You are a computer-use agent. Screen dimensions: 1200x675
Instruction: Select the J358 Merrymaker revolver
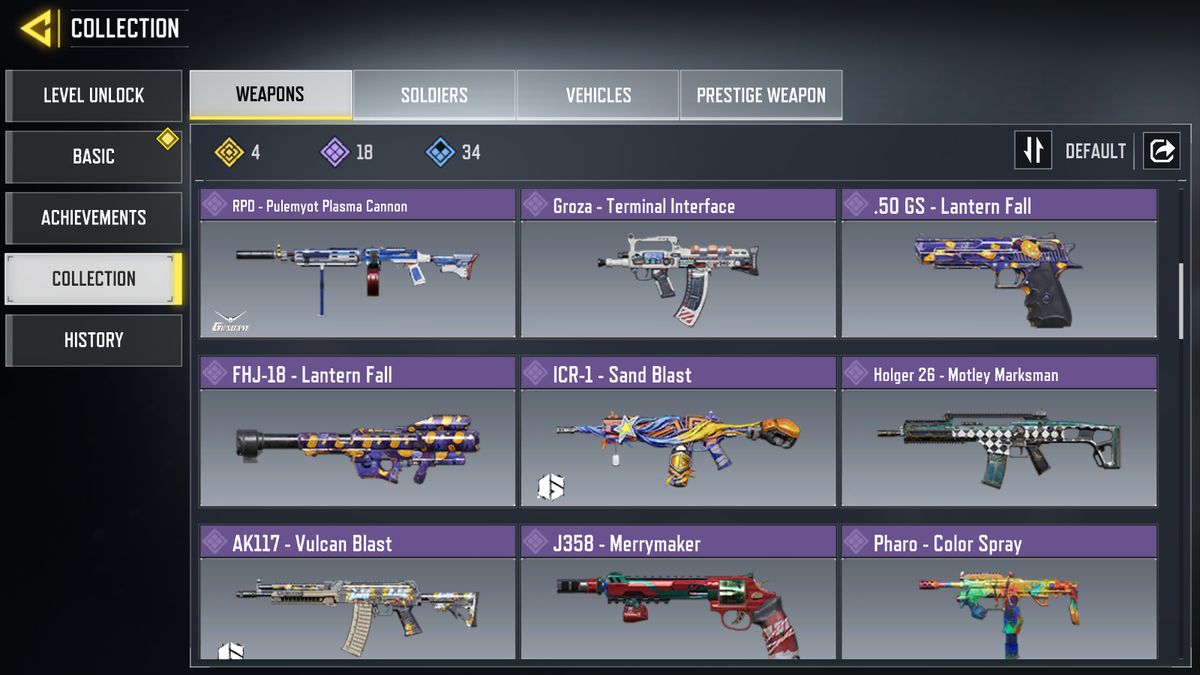pos(678,595)
